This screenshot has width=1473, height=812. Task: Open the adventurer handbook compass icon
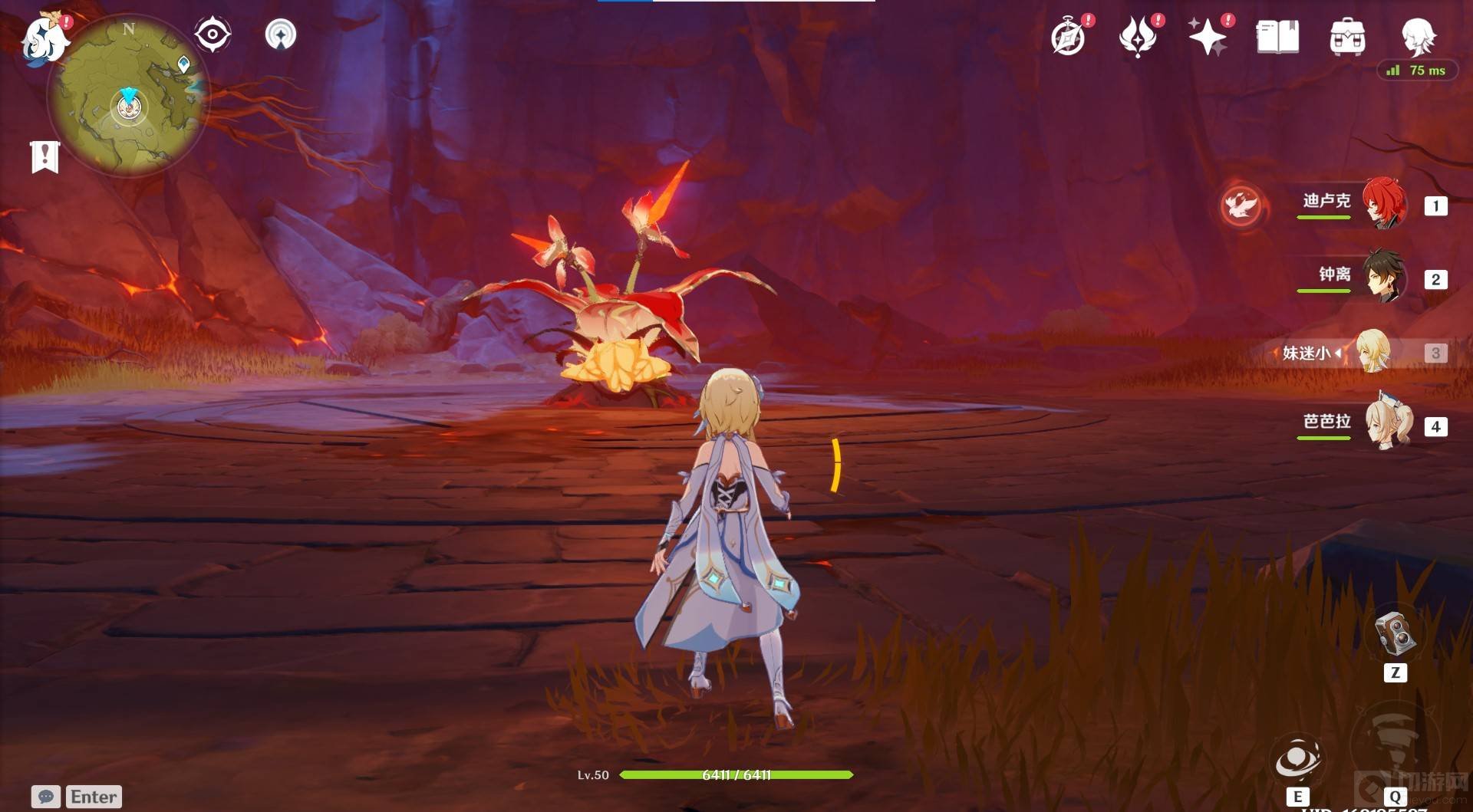[1068, 37]
